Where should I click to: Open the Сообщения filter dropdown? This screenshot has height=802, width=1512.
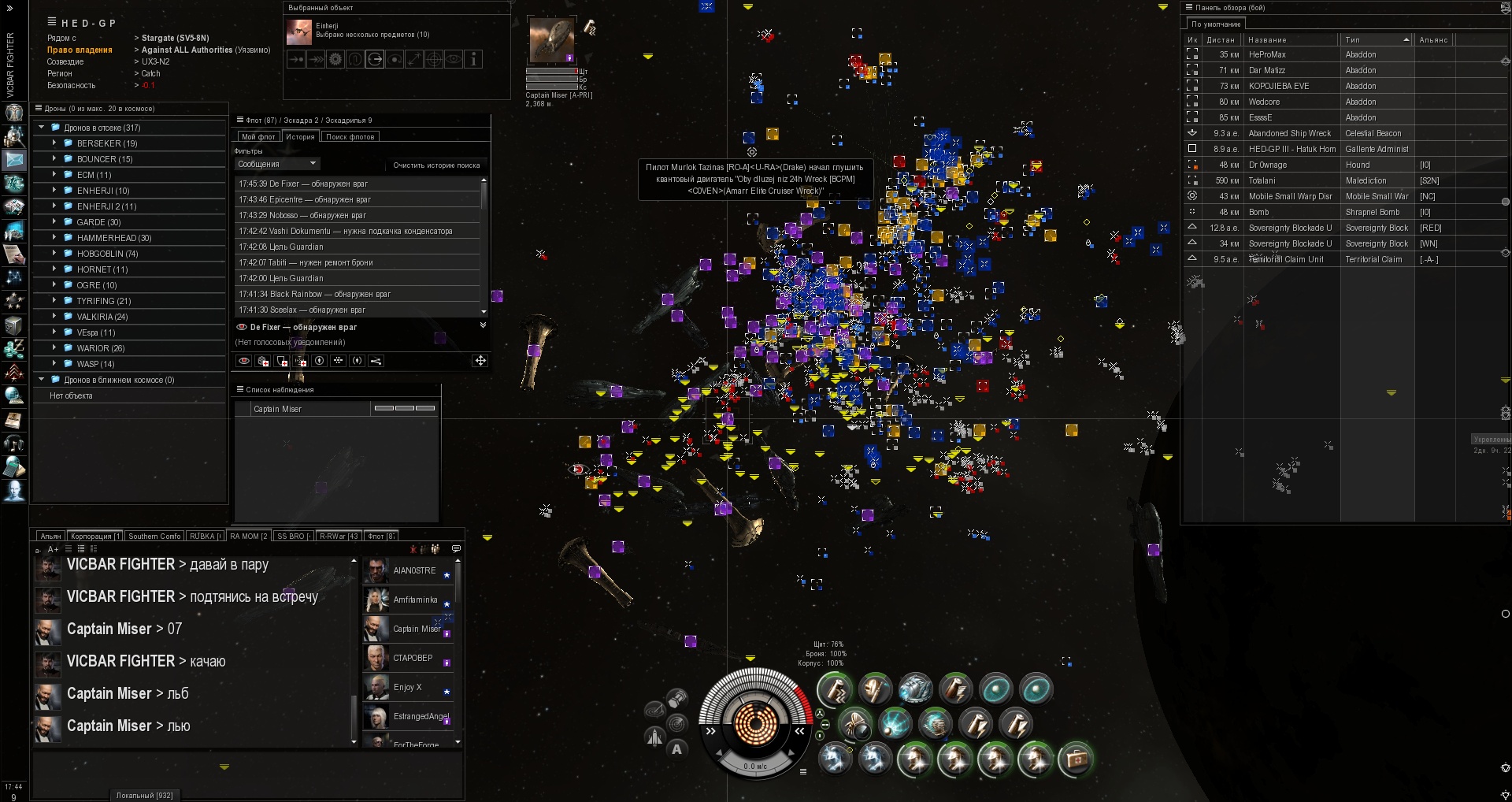[277, 164]
